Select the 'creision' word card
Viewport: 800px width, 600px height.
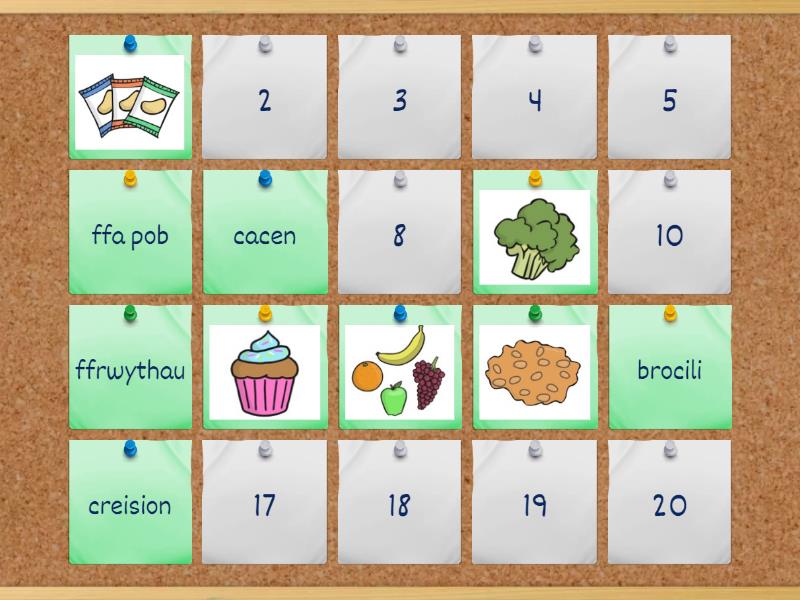[x=130, y=503]
